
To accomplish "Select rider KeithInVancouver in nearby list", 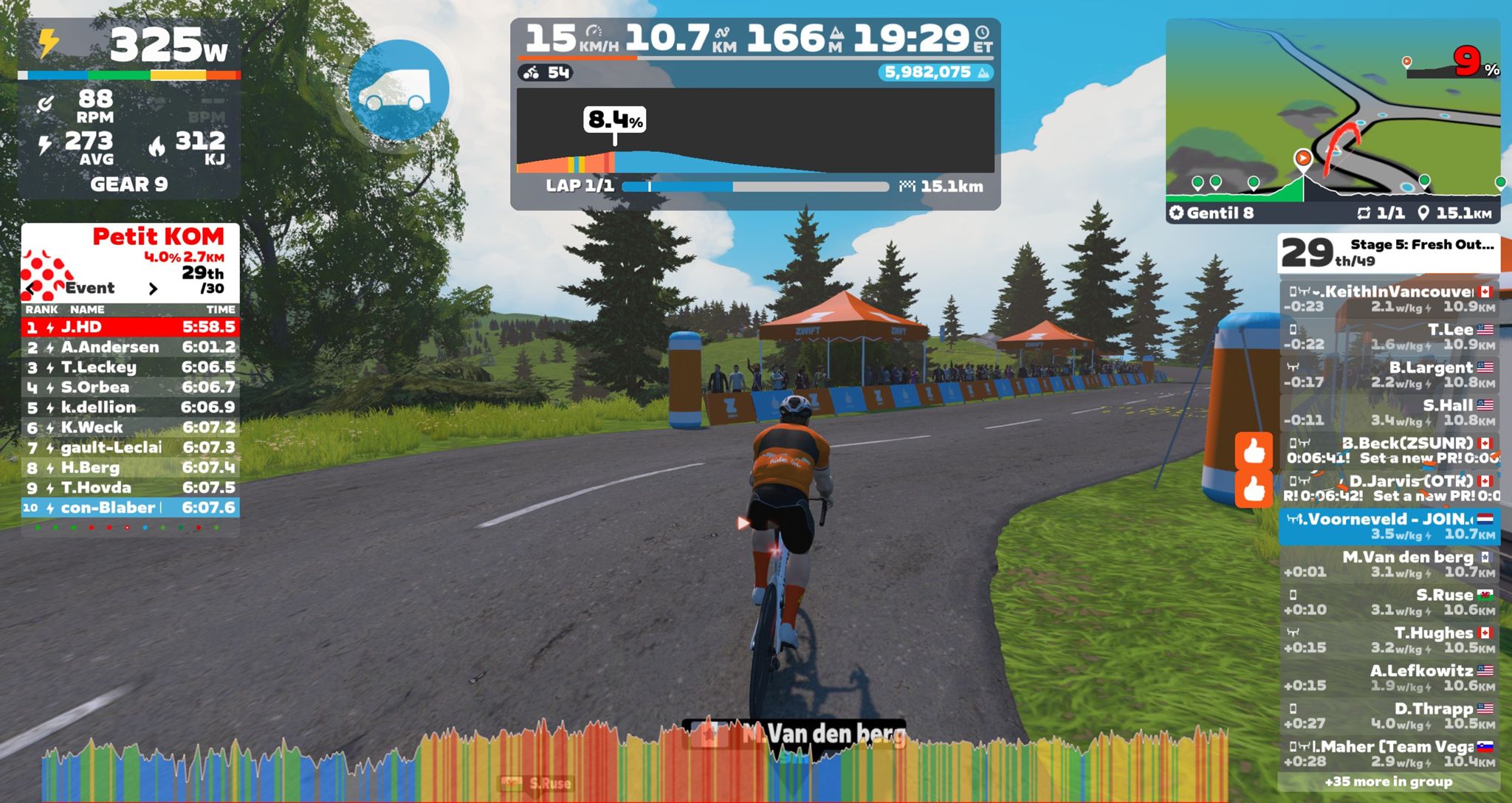I will point(1389,299).
